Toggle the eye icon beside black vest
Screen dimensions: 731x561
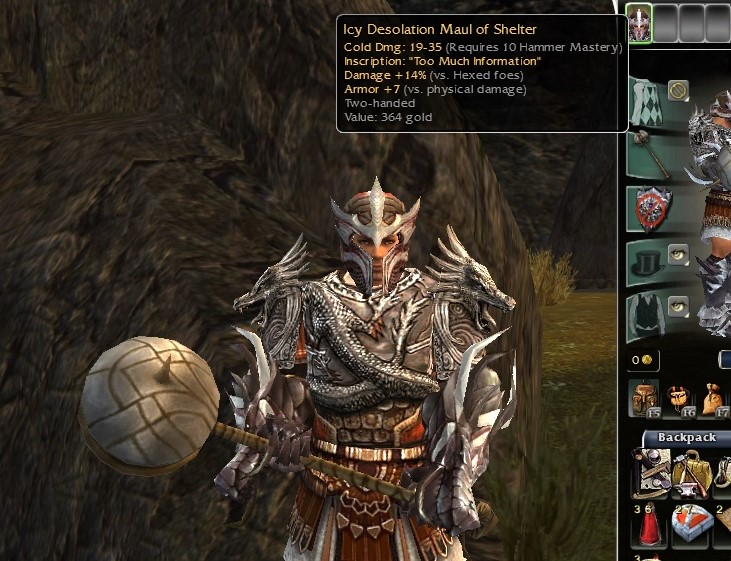pos(679,306)
